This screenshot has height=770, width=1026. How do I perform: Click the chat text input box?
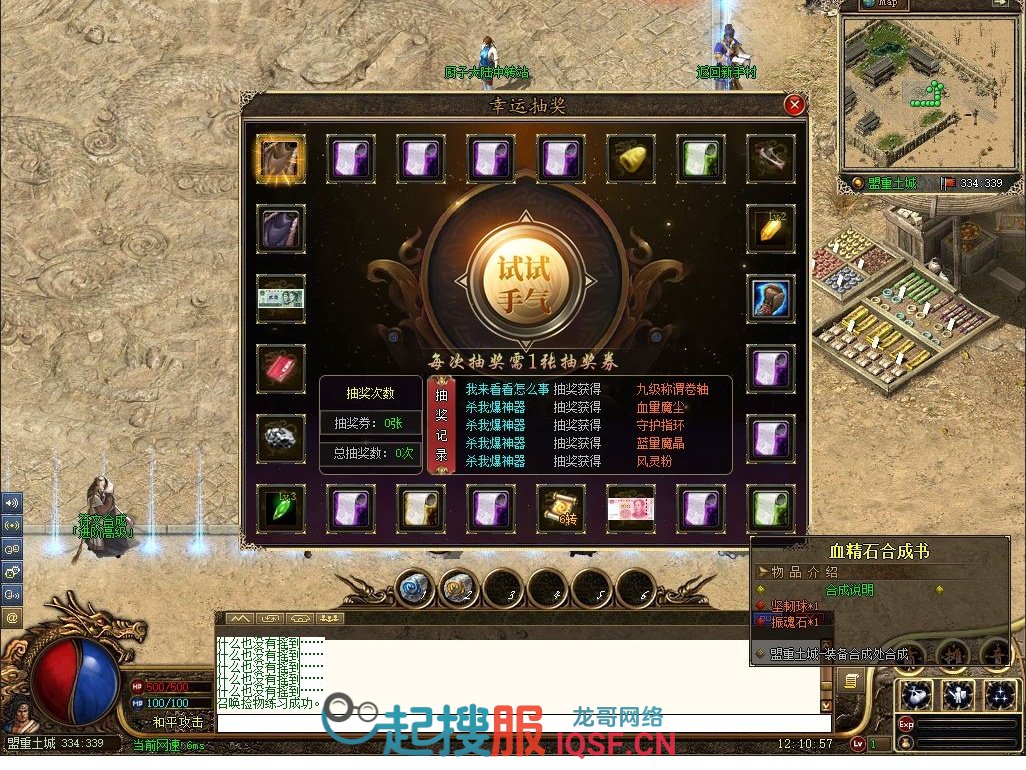pos(520,723)
